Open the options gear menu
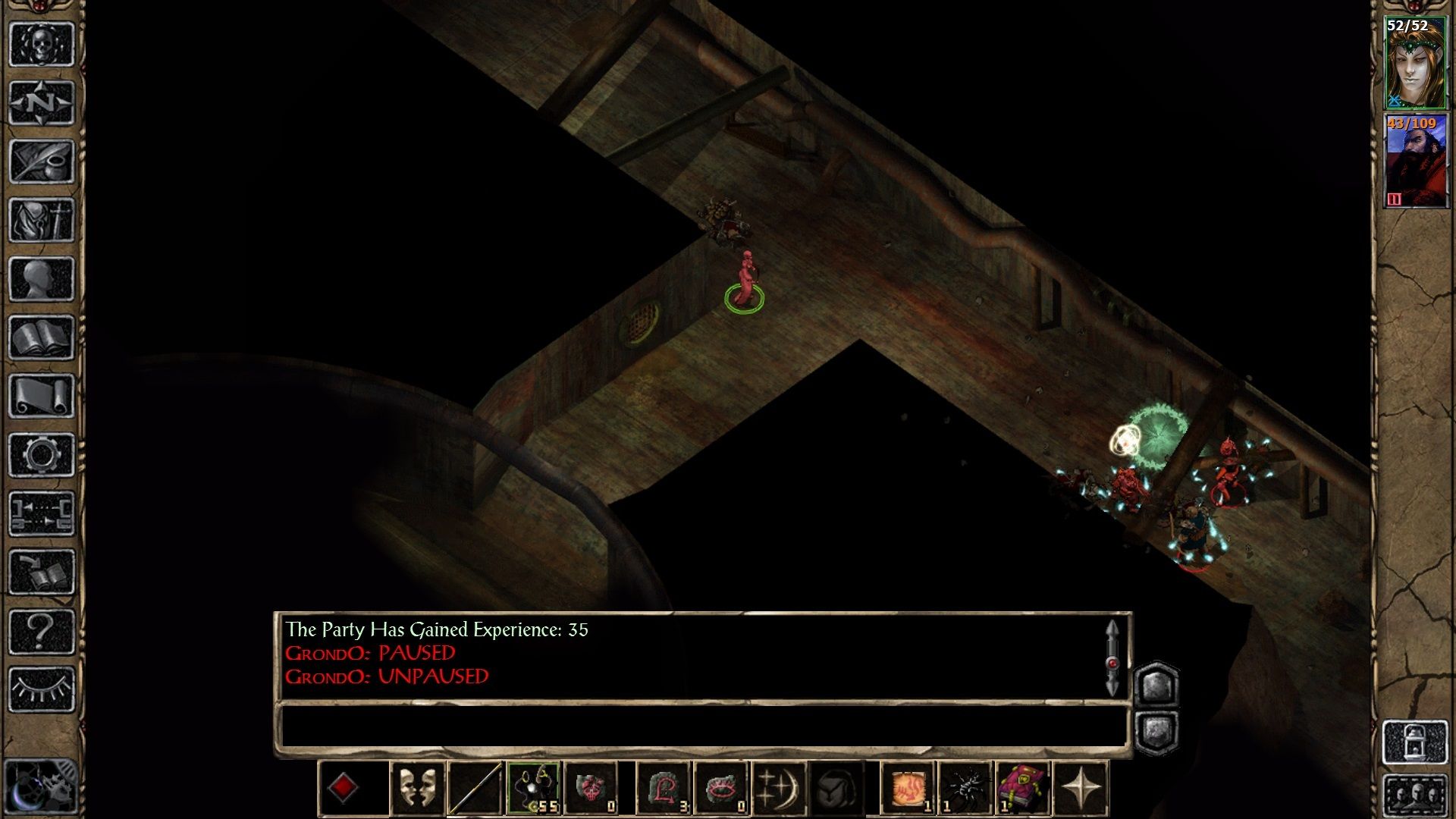Screen dimensions: 1456x819 click(x=41, y=455)
